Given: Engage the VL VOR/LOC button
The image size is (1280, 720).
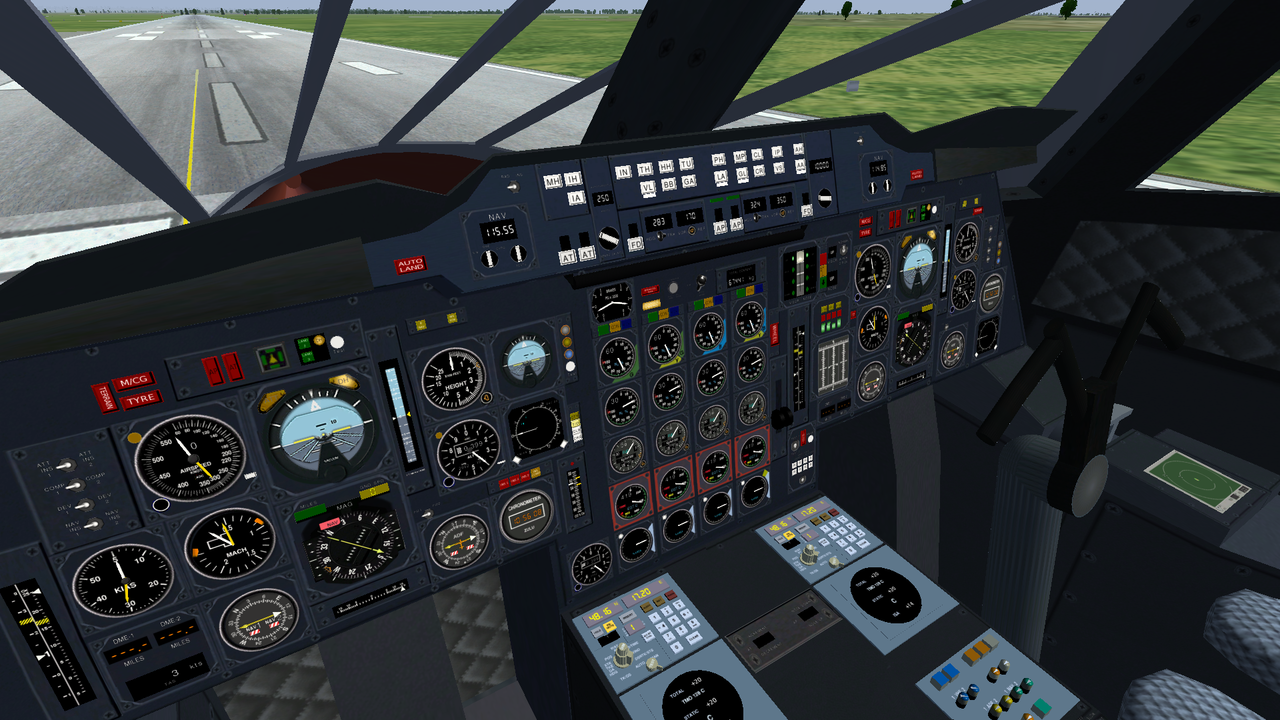Looking at the screenshot, I should tap(648, 187).
